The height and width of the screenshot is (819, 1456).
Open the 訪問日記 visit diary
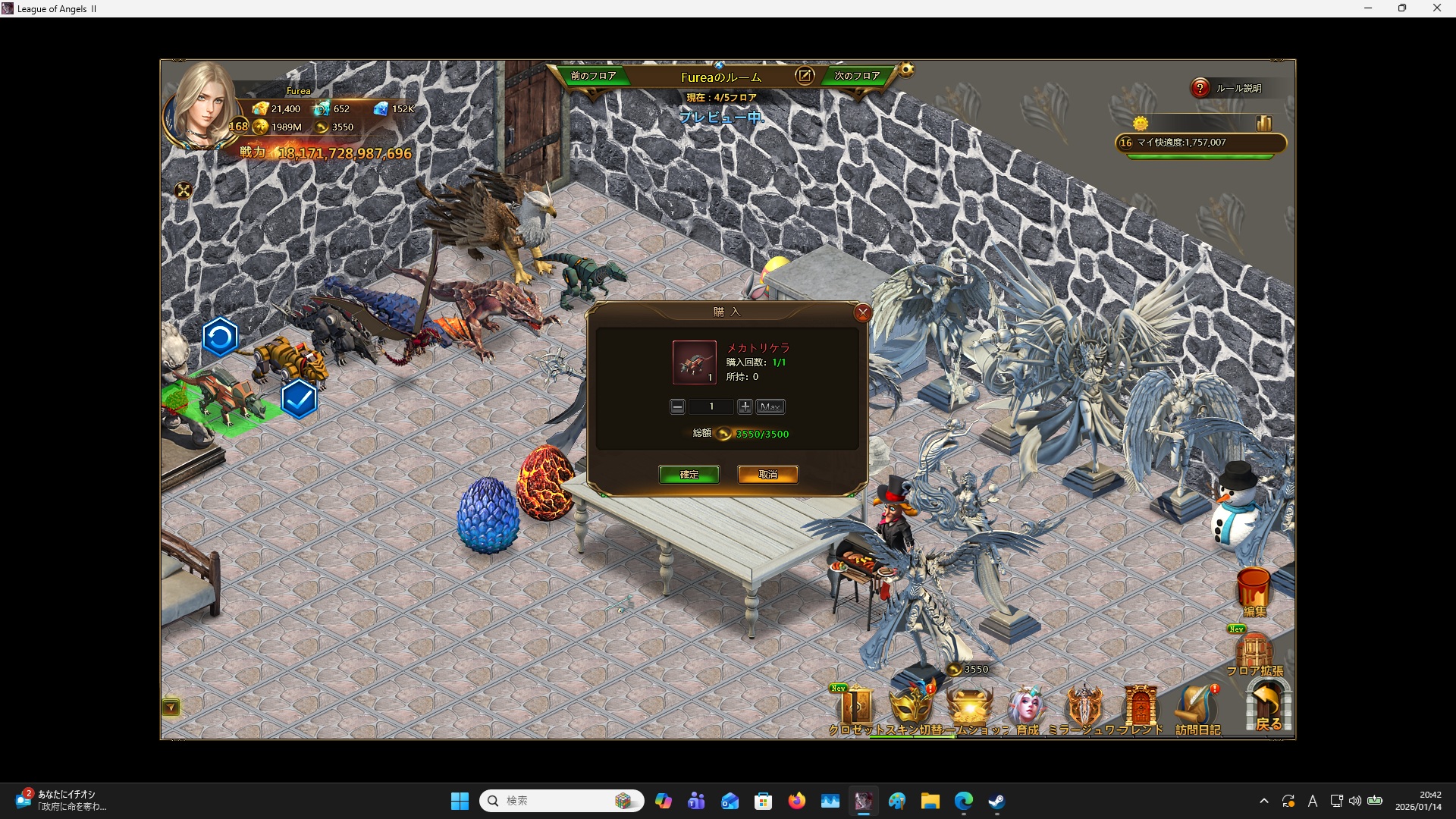tap(1197, 711)
